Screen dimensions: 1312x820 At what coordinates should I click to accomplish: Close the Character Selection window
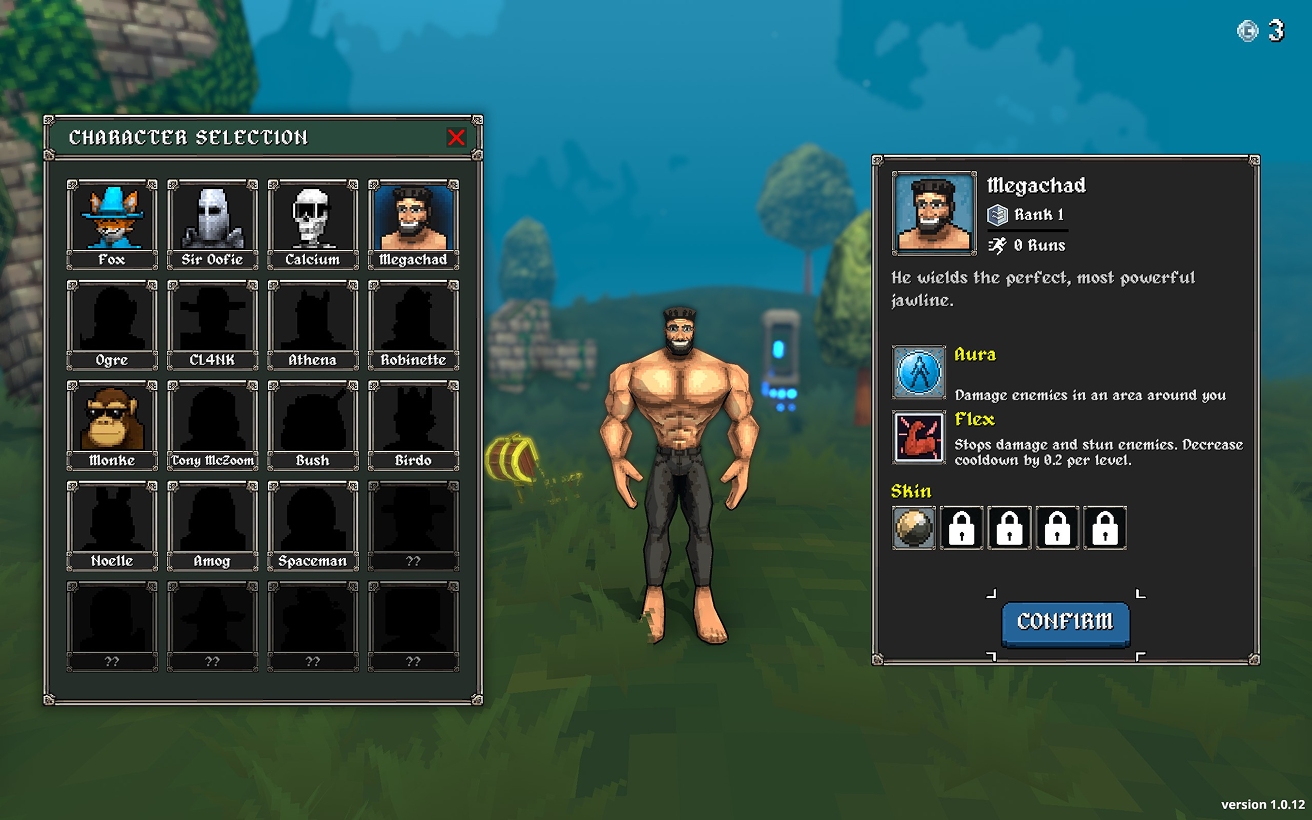(456, 138)
